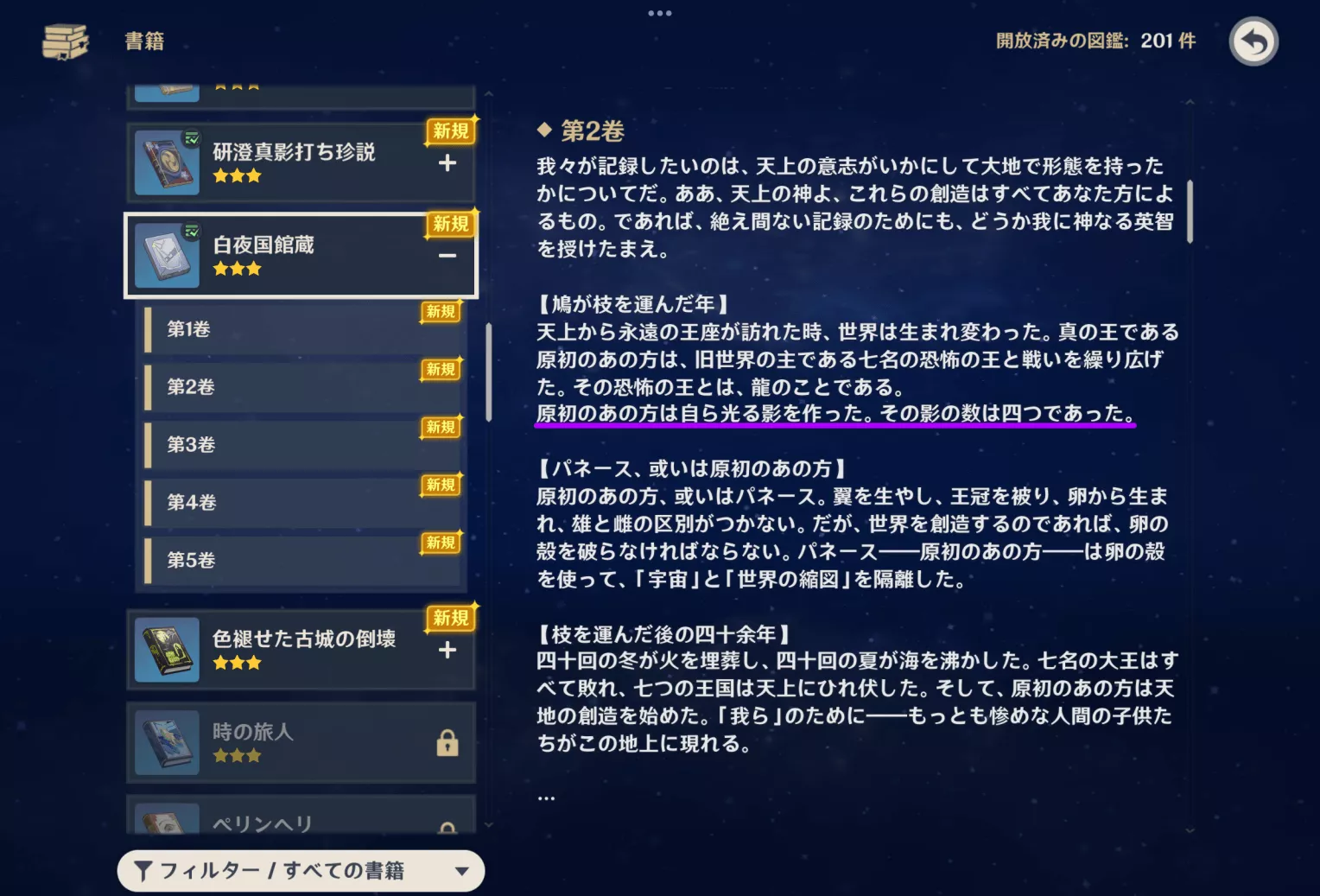
Task: Click the 新規 badge on 白夜国館蔵
Action: (451, 224)
